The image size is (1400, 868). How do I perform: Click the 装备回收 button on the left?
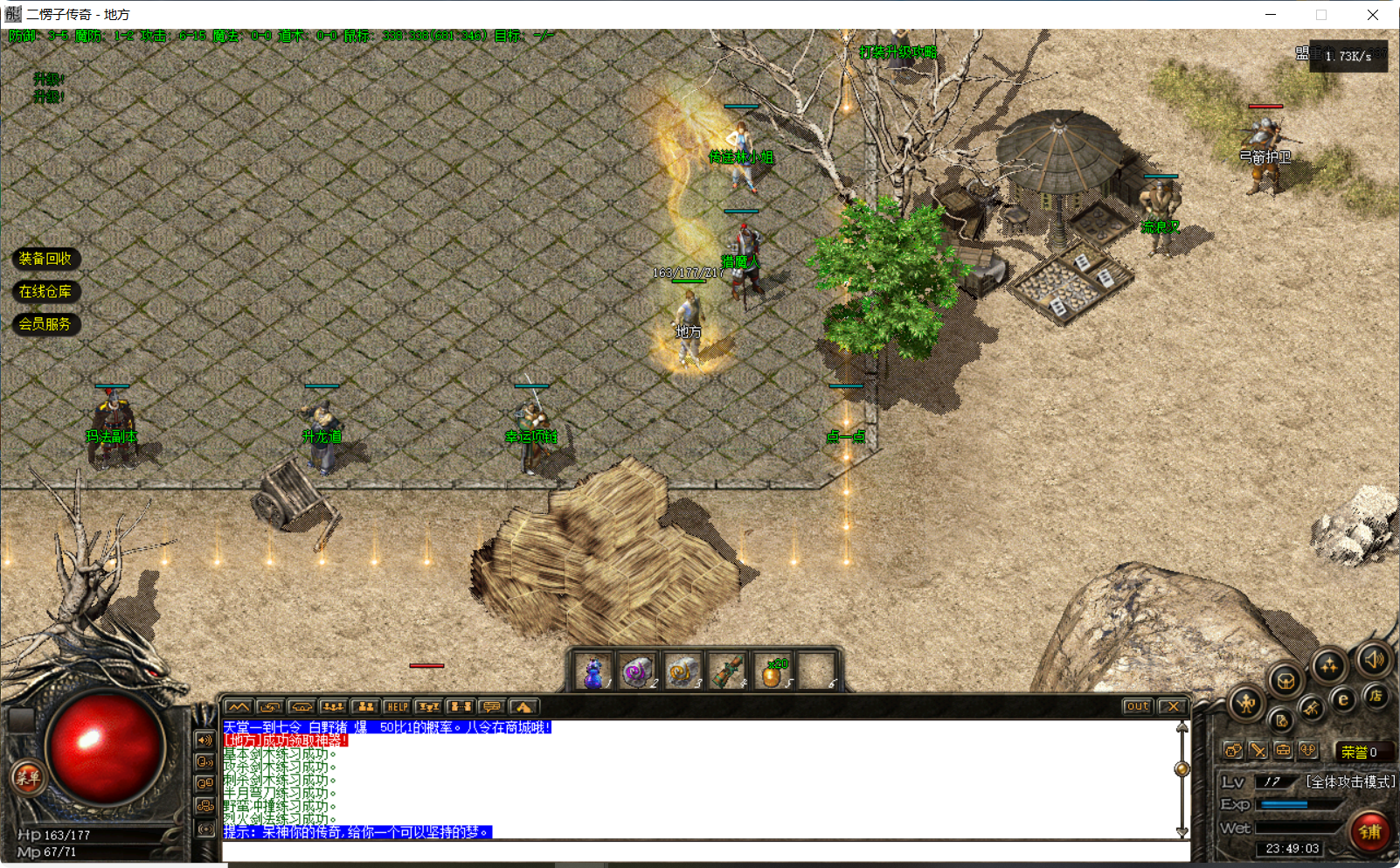[x=46, y=259]
